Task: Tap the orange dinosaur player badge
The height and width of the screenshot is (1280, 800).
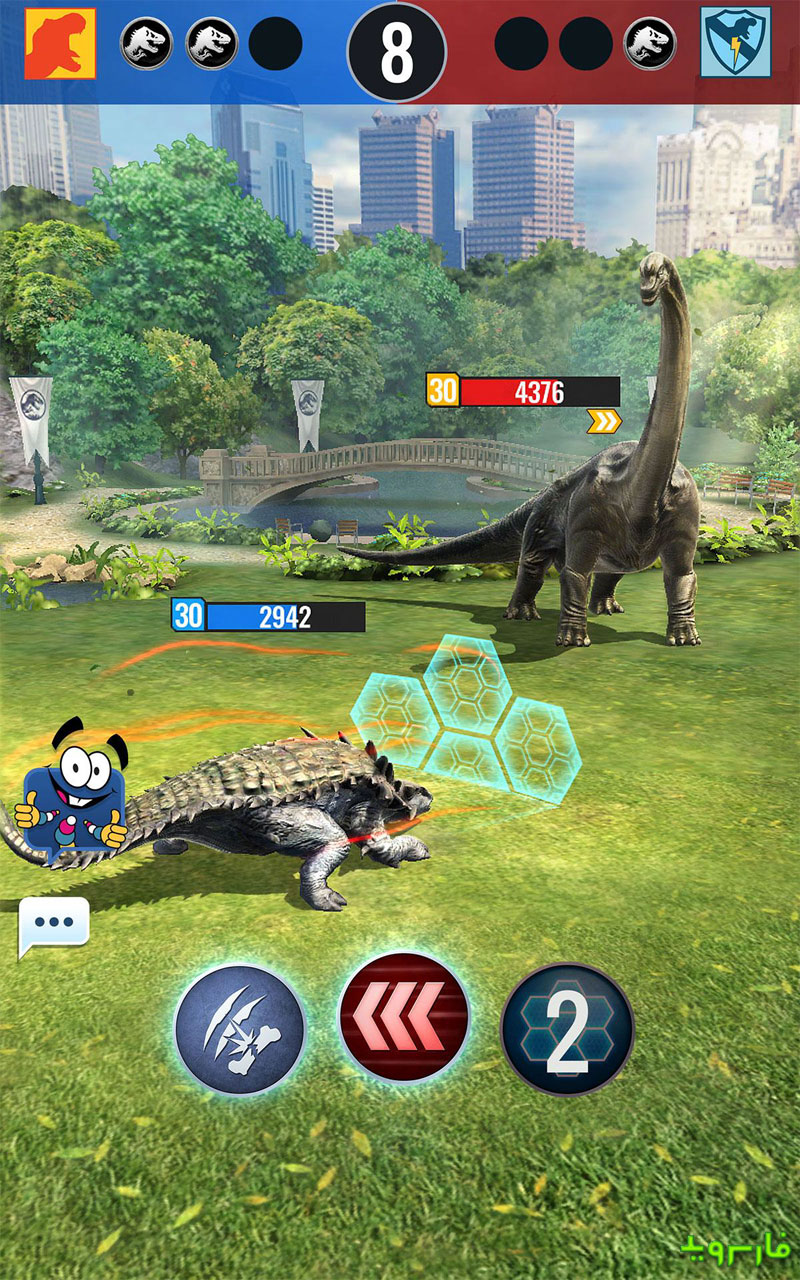Action: pyautogui.click(x=60, y=43)
